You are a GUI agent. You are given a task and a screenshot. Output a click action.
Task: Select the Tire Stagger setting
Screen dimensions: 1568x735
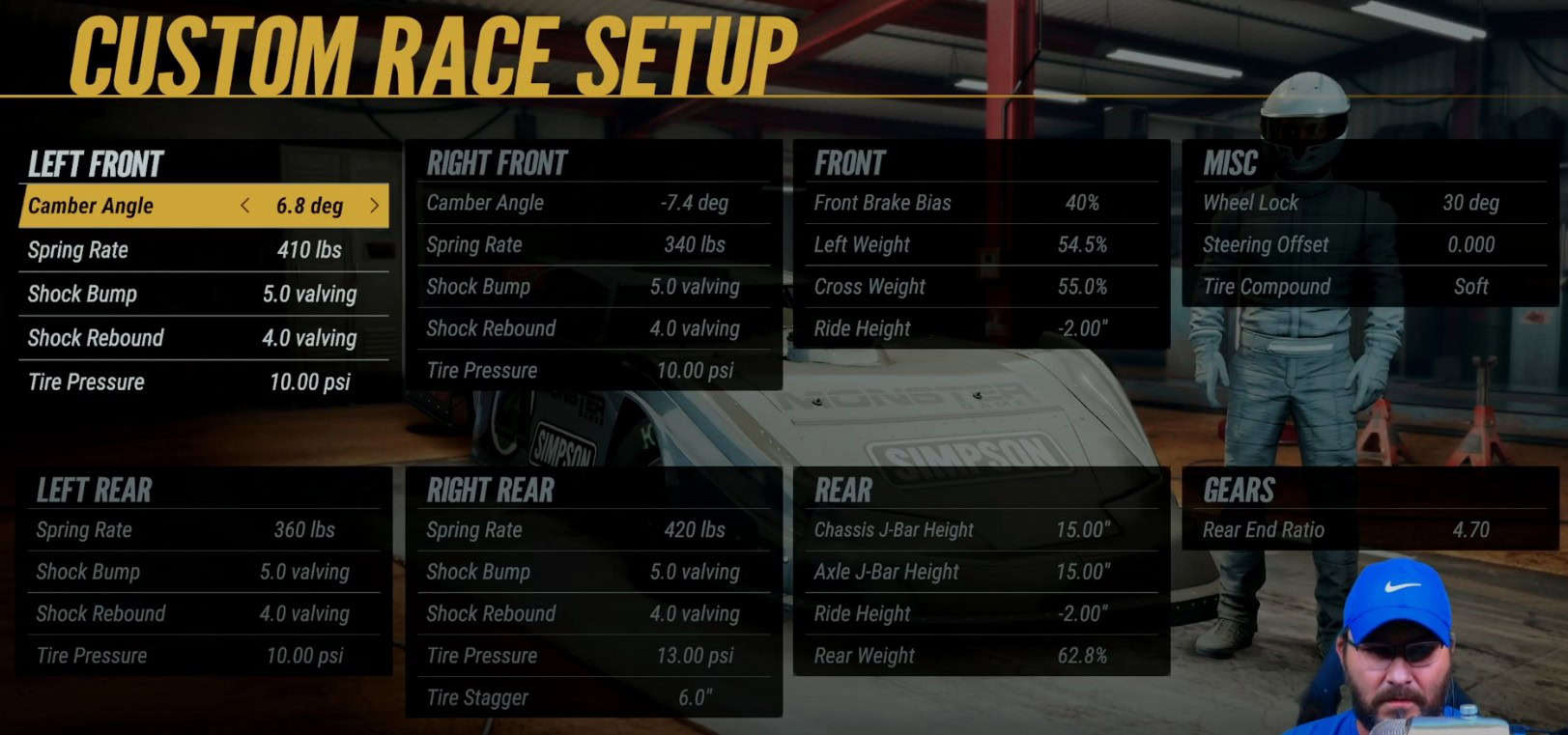pyautogui.click(x=593, y=697)
